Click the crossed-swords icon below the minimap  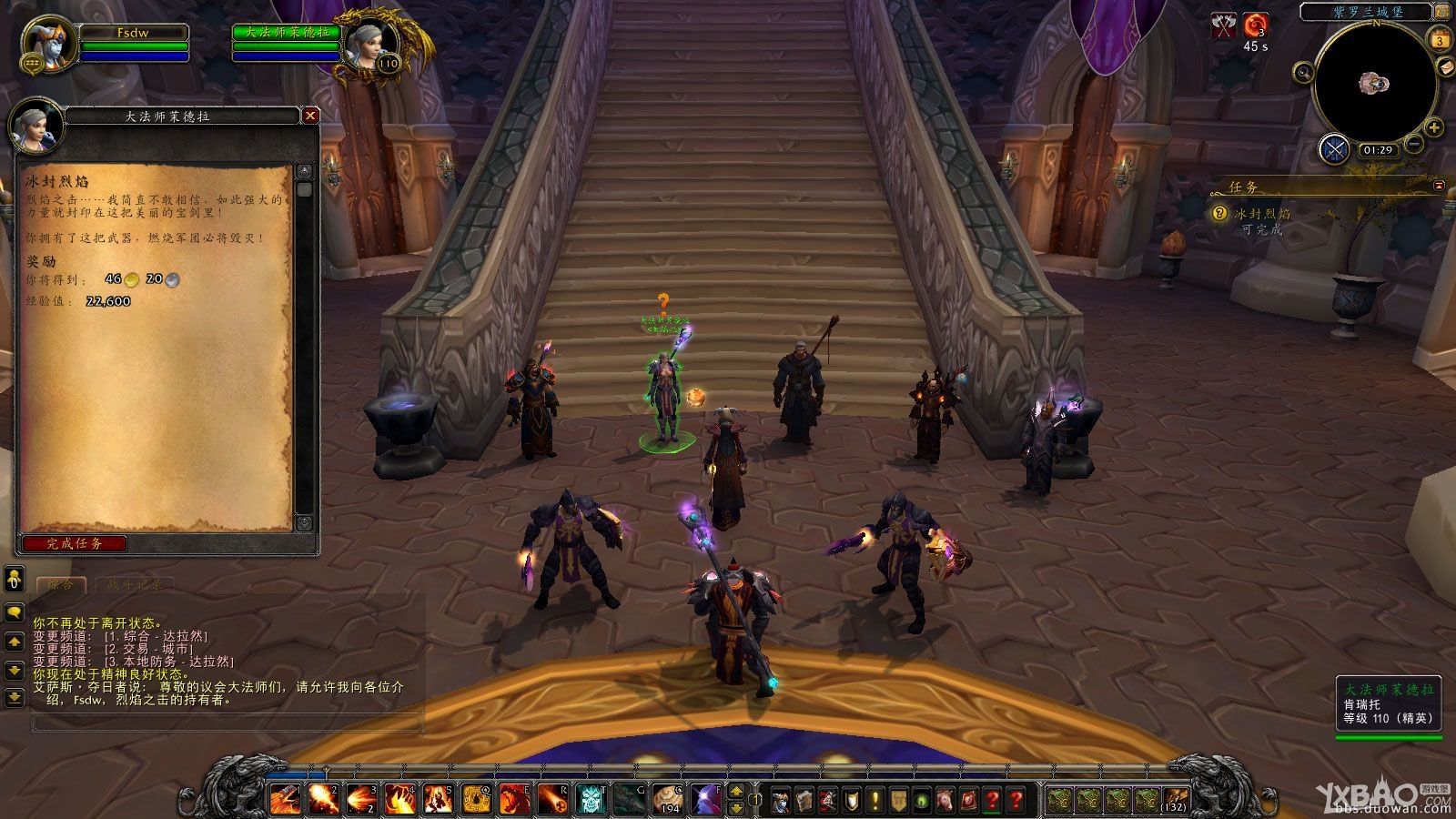point(1334,148)
